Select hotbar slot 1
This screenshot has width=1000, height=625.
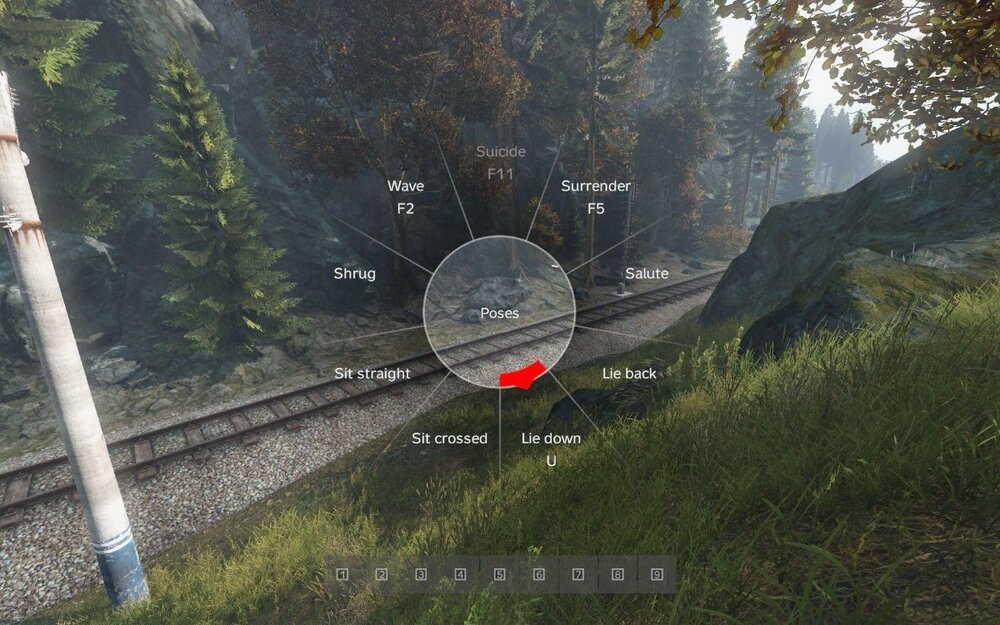342,575
